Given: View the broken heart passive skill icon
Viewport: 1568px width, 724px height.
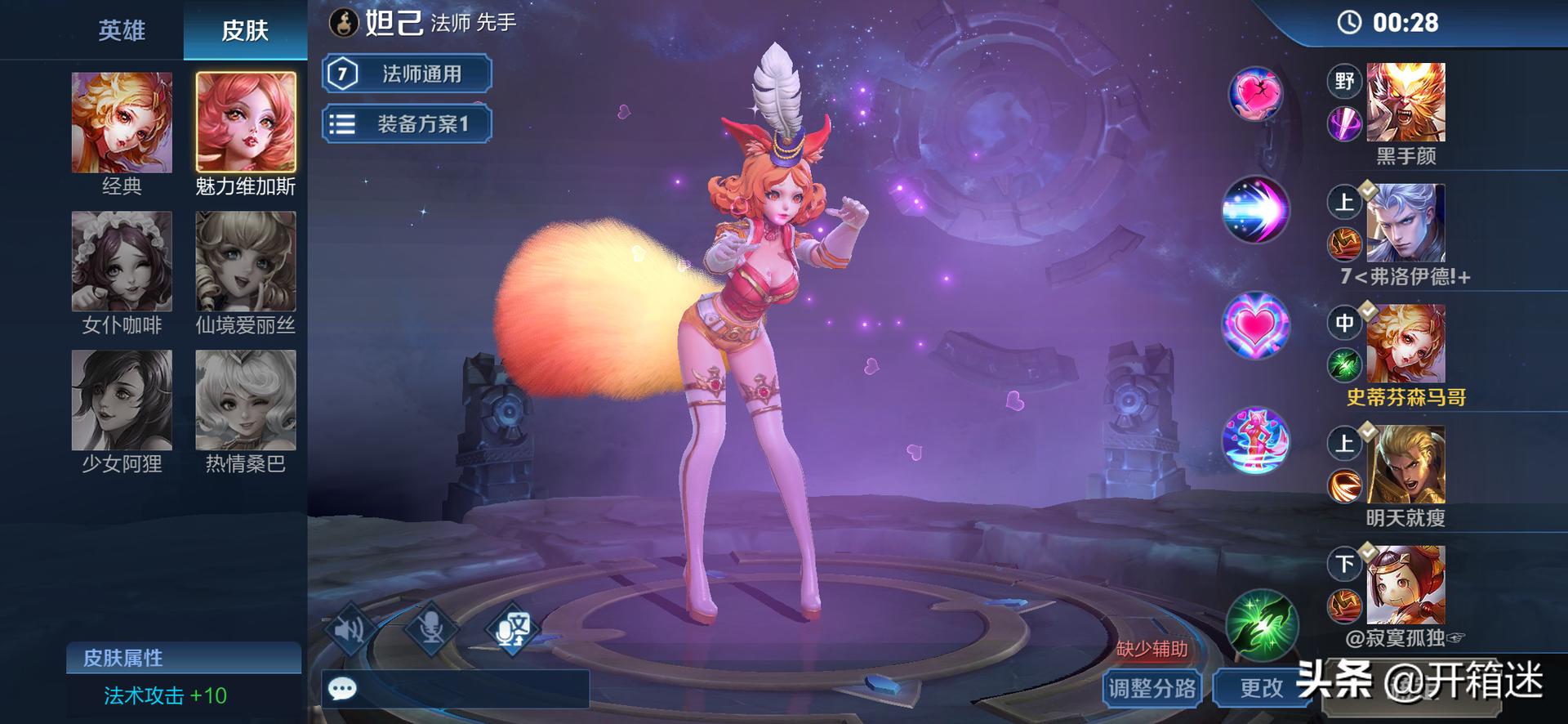Looking at the screenshot, I should 1256,93.
